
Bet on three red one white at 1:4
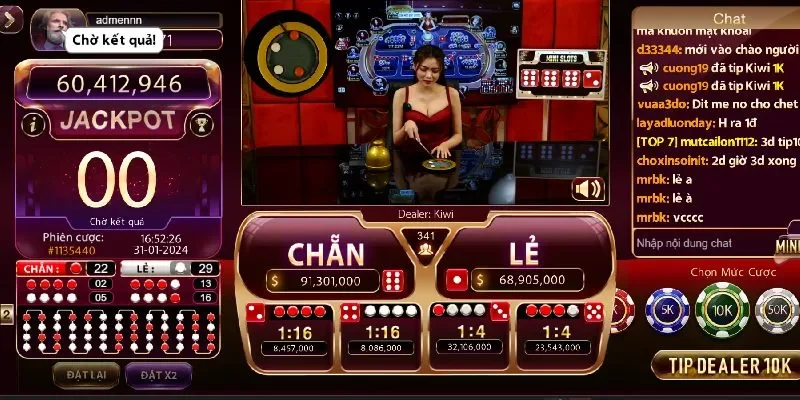[558, 330]
